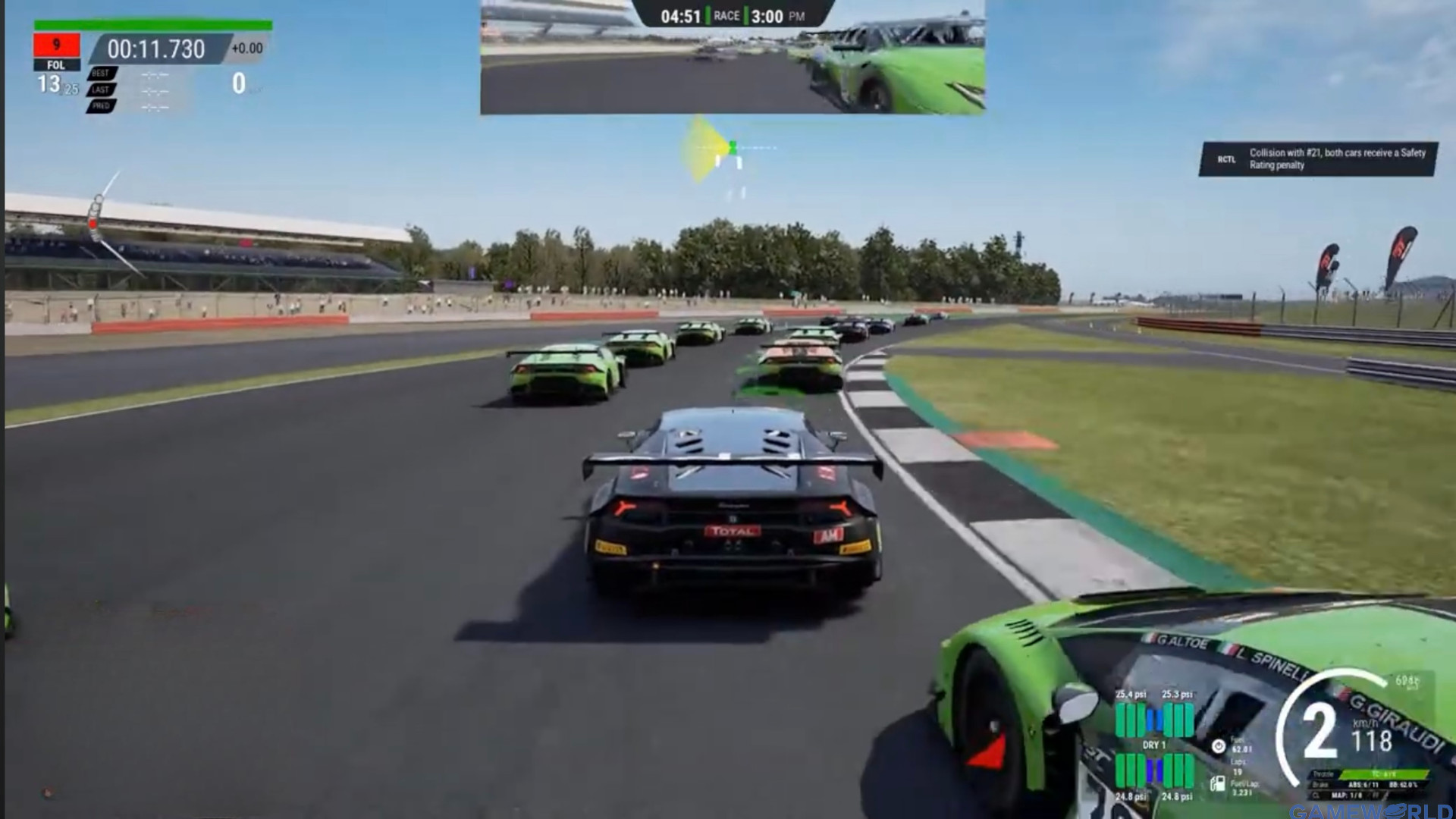The image size is (1456, 819).
Task: Toggle the PRED predicted lap display
Action: [101, 106]
